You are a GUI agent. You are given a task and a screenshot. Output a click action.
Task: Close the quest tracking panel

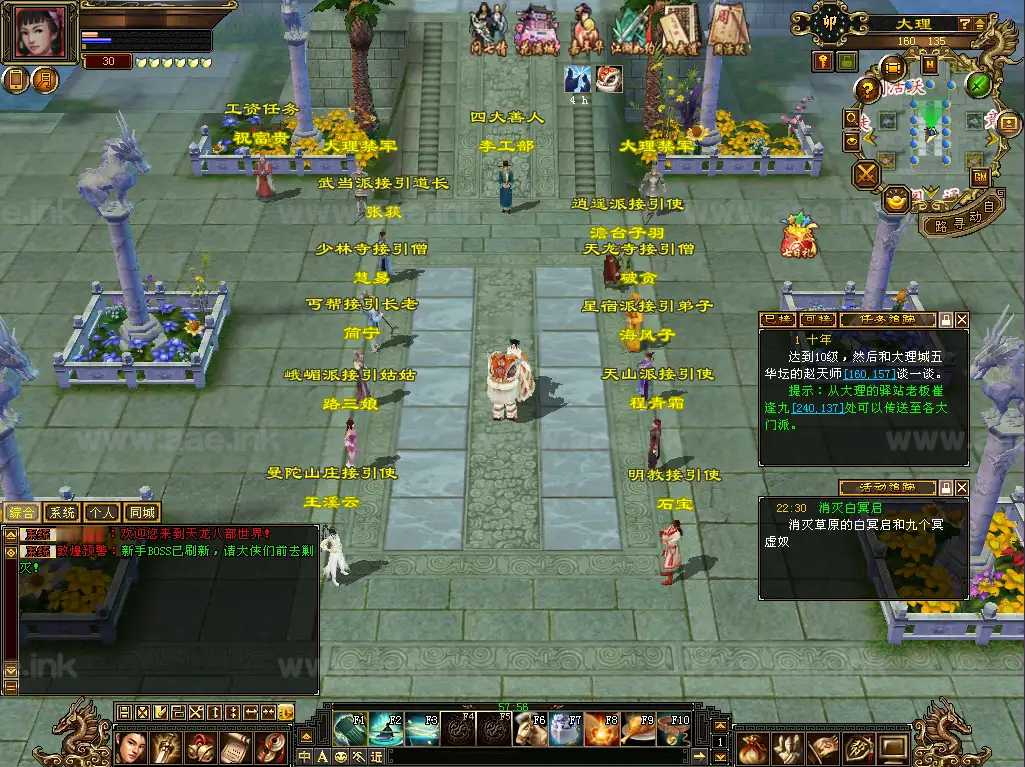coord(962,320)
